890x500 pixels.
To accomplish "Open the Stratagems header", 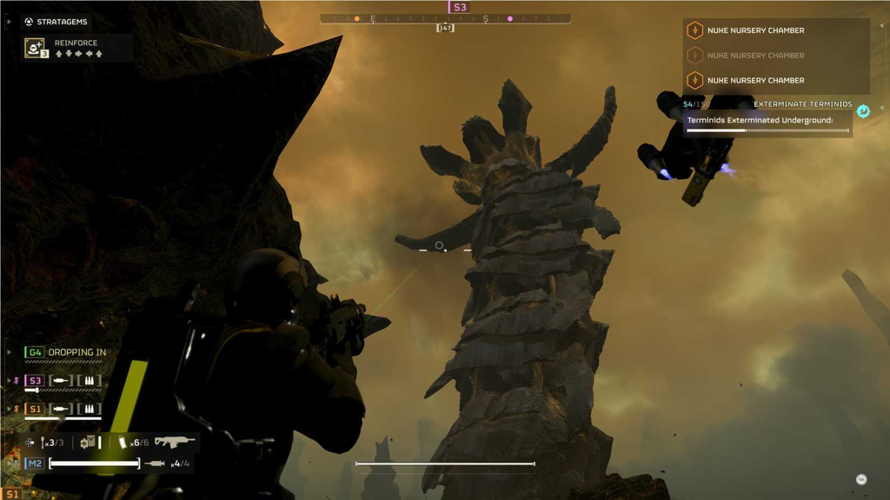I will tap(60, 21).
